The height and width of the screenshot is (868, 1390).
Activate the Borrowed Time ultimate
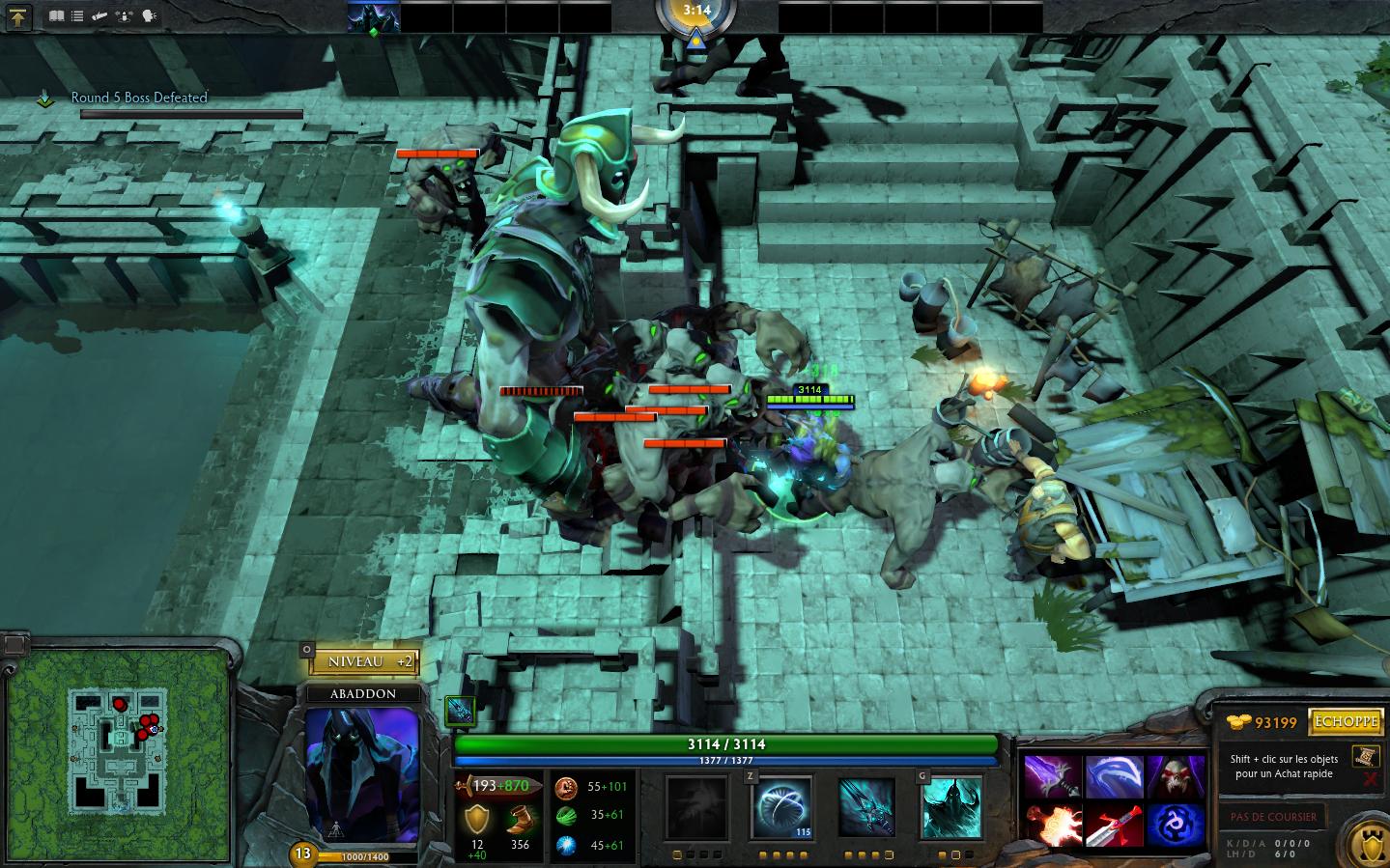(x=951, y=807)
